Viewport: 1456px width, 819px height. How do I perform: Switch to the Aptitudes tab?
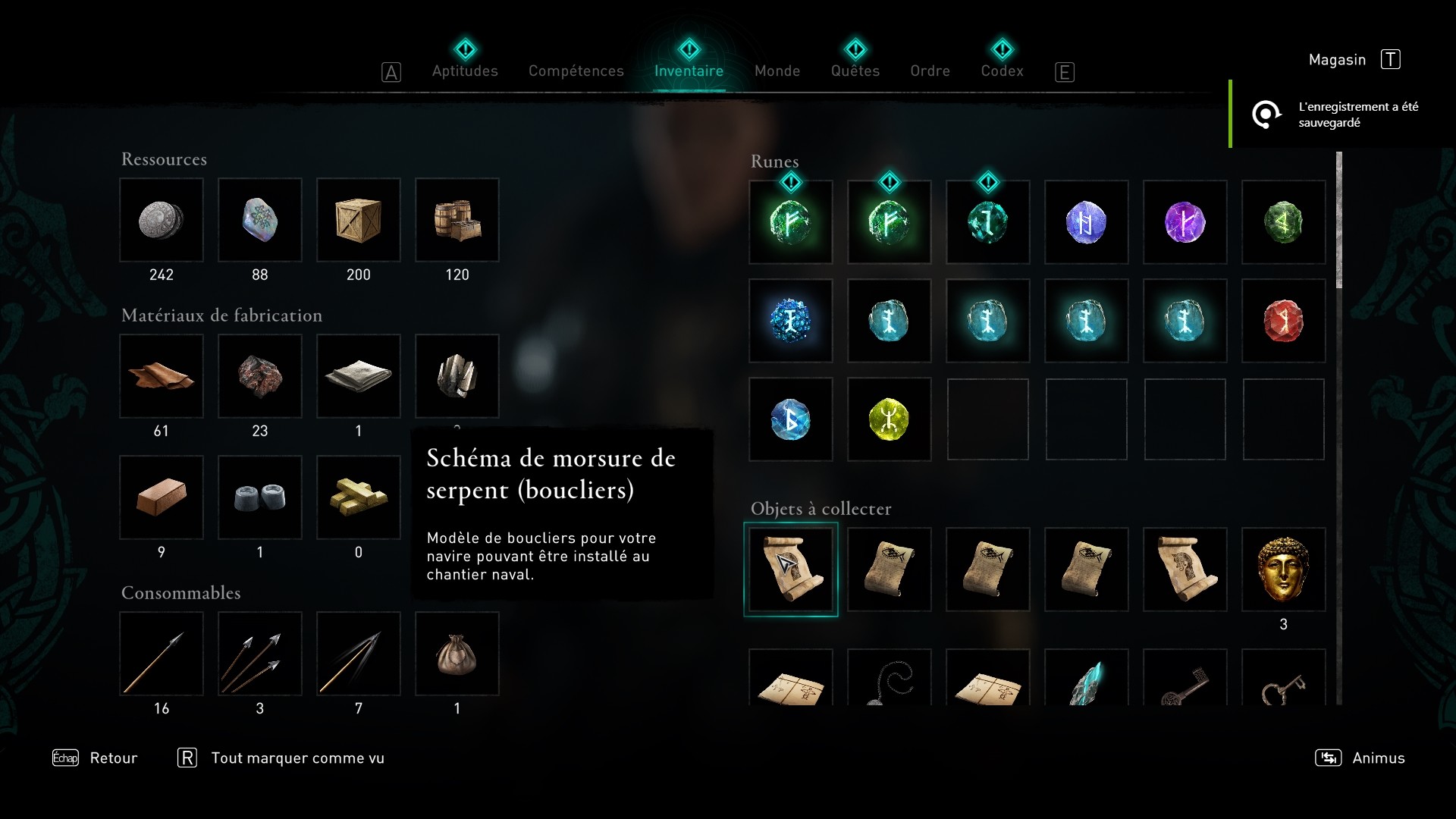465,71
